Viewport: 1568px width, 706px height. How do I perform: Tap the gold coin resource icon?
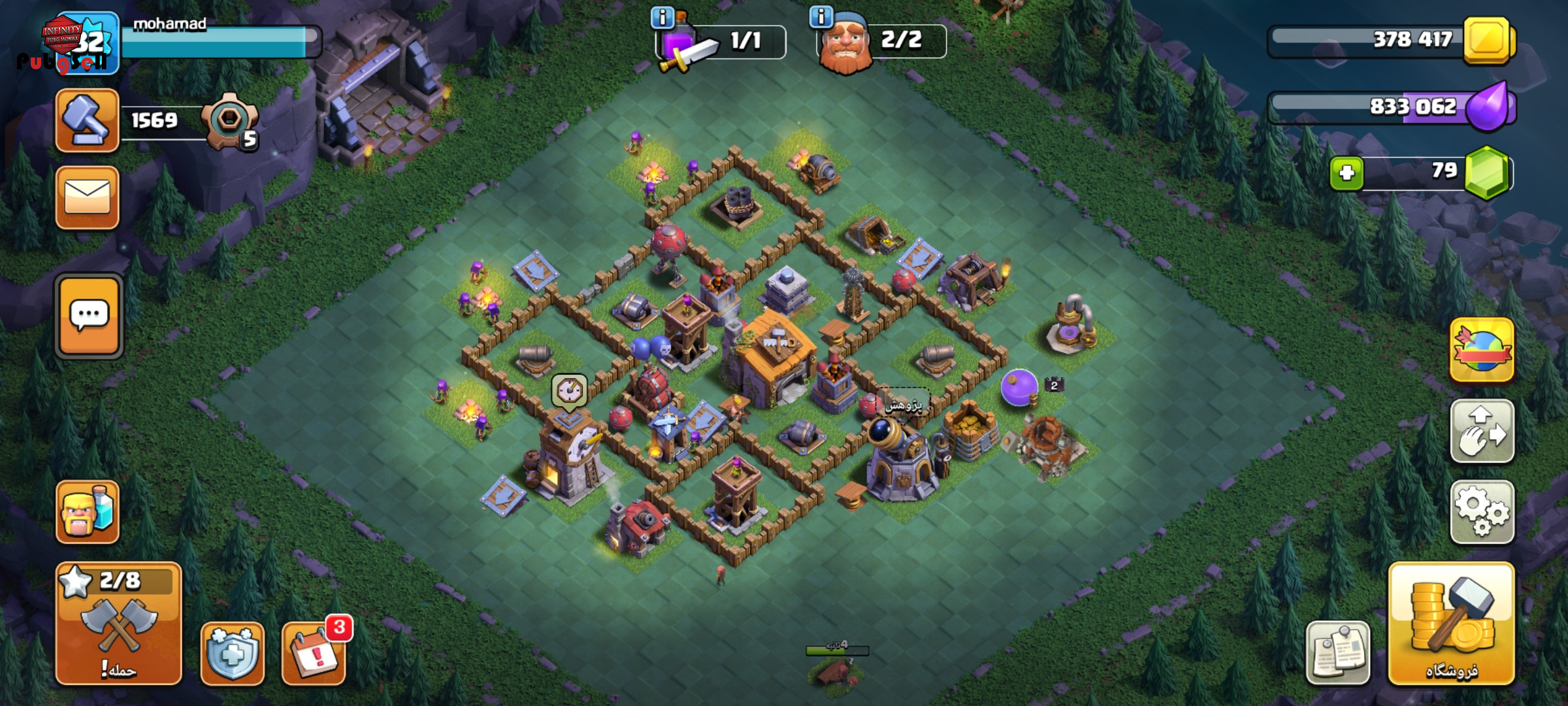click(1488, 41)
